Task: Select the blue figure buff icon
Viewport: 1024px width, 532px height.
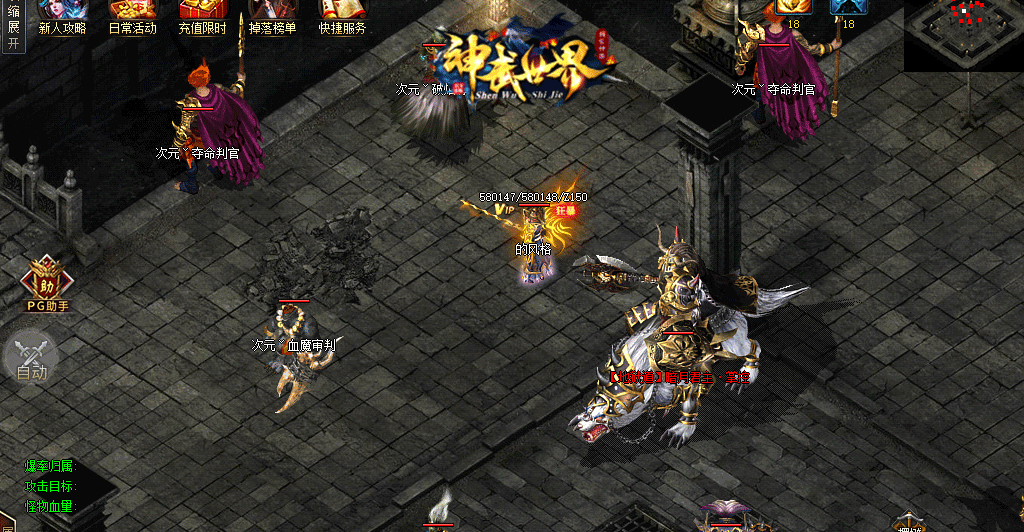Action: point(848,7)
